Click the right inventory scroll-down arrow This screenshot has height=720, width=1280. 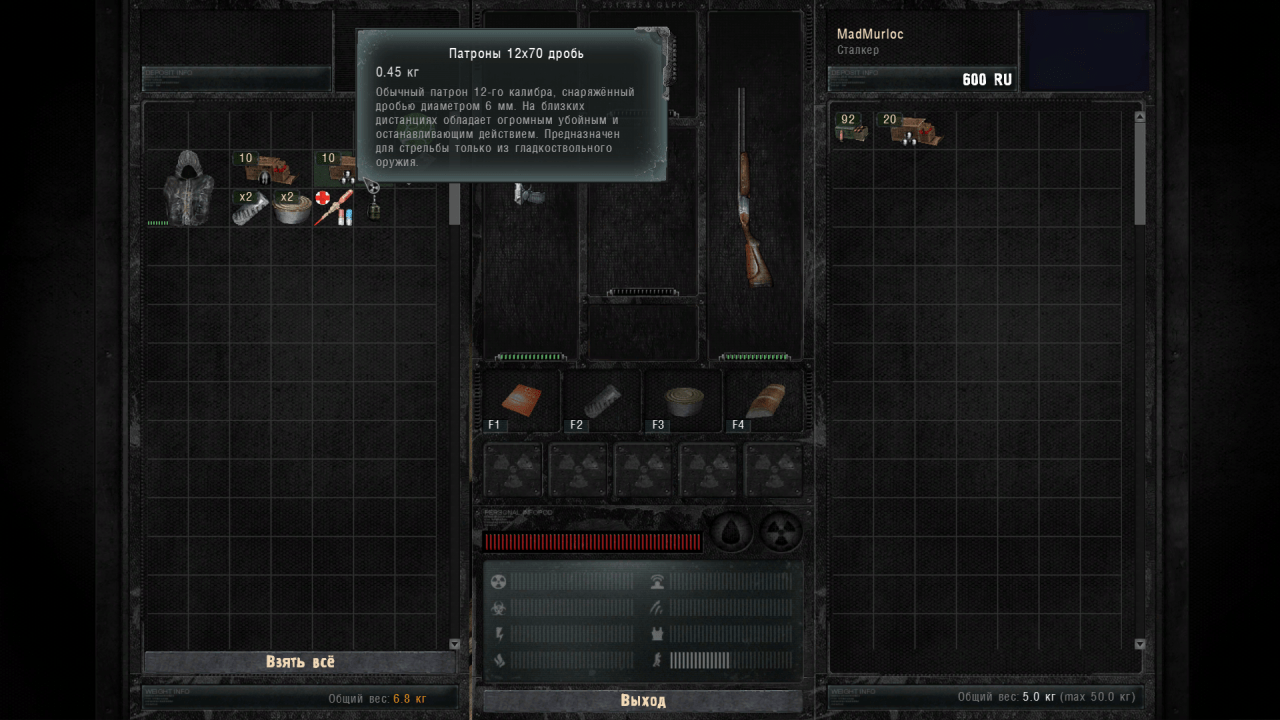[1139, 644]
